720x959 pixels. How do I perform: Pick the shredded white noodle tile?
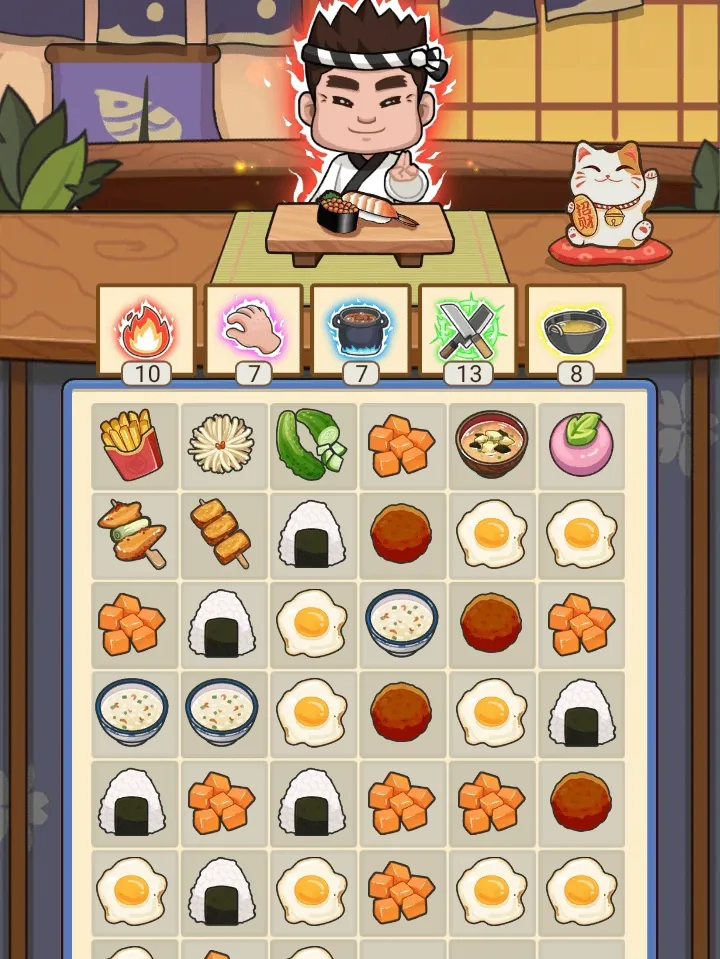[x=222, y=445]
